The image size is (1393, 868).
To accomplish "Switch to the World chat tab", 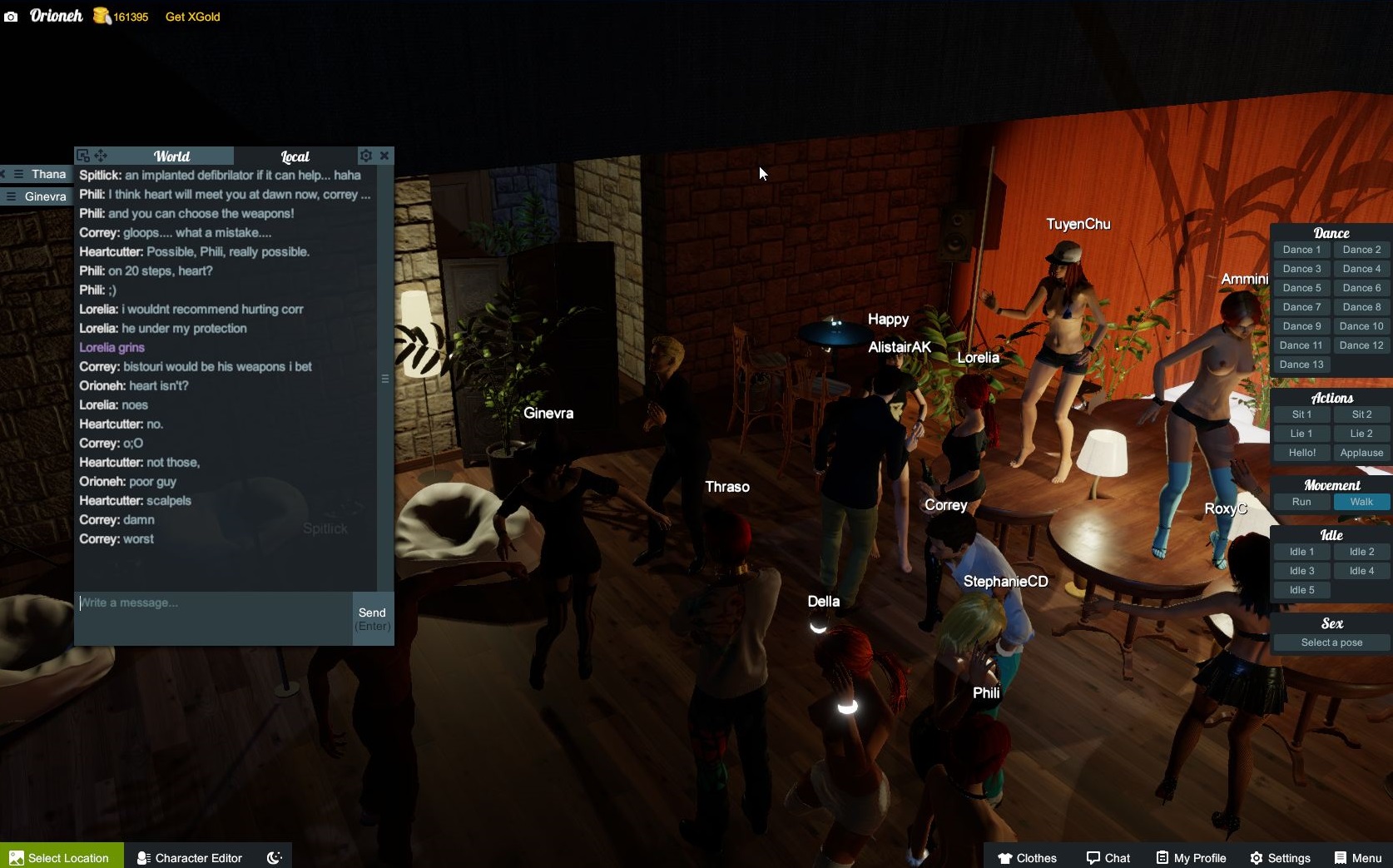I will coord(171,156).
